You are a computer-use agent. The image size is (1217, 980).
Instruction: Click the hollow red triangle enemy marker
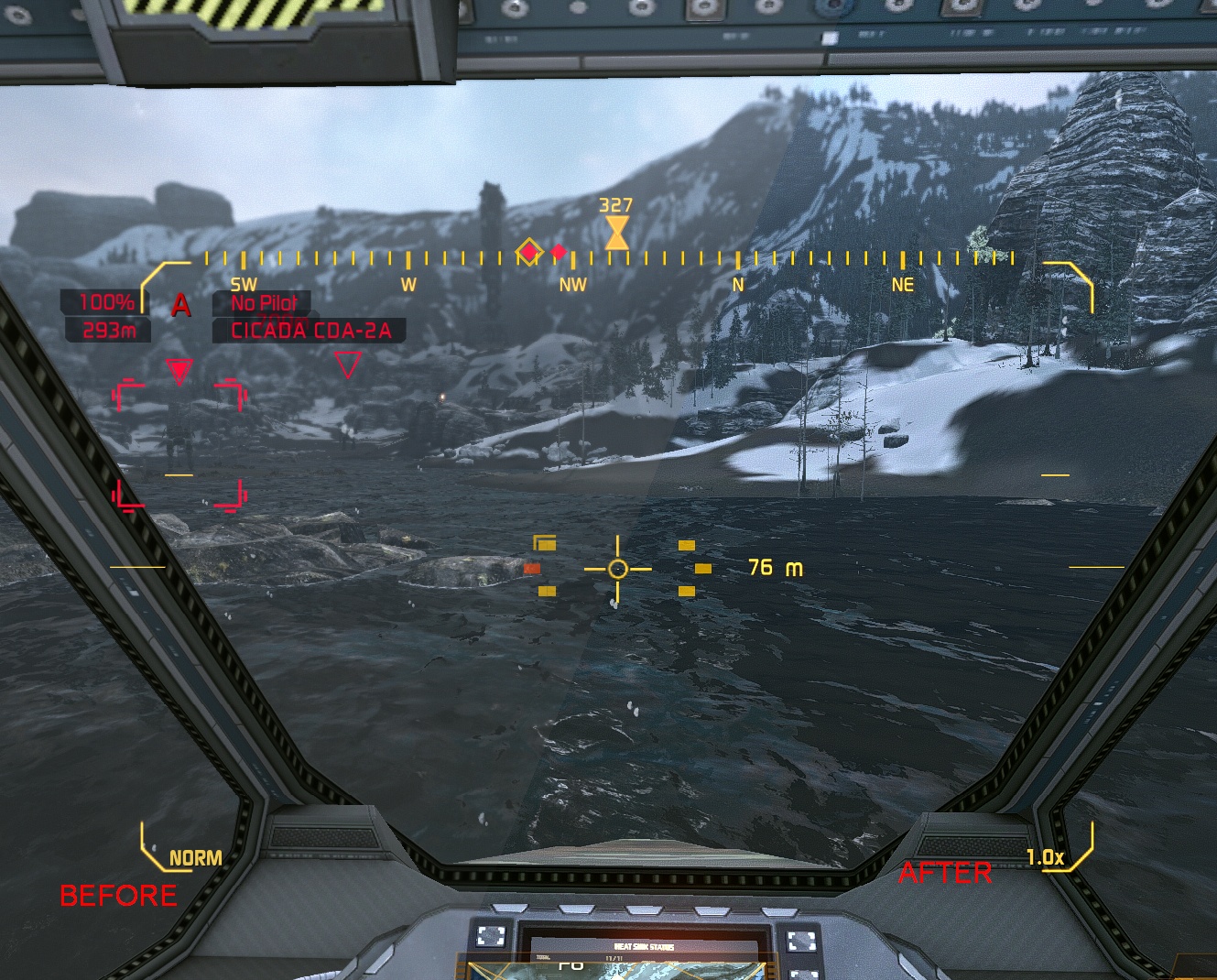tap(347, 365)
